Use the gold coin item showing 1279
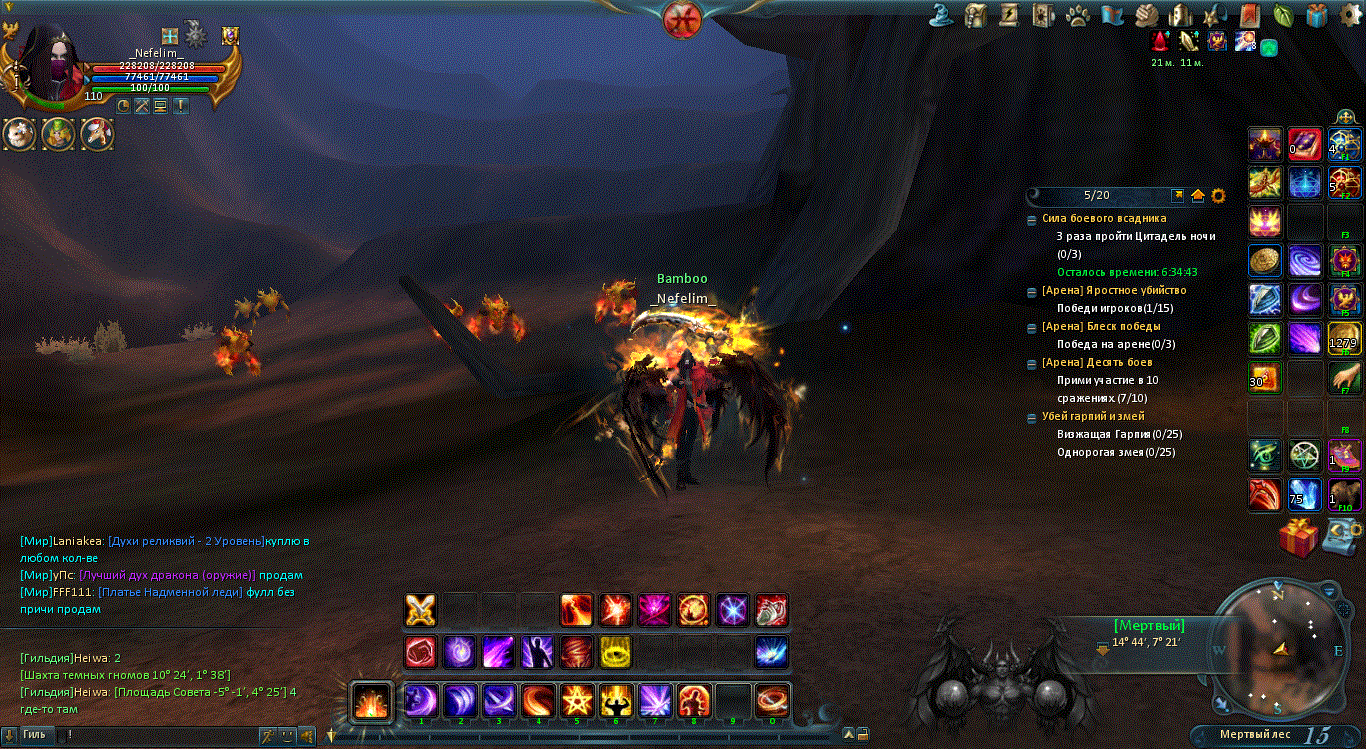Image resolution: width=1366 pixels, height=749 pixels. pyautogui.click(x=1343, y=338)
